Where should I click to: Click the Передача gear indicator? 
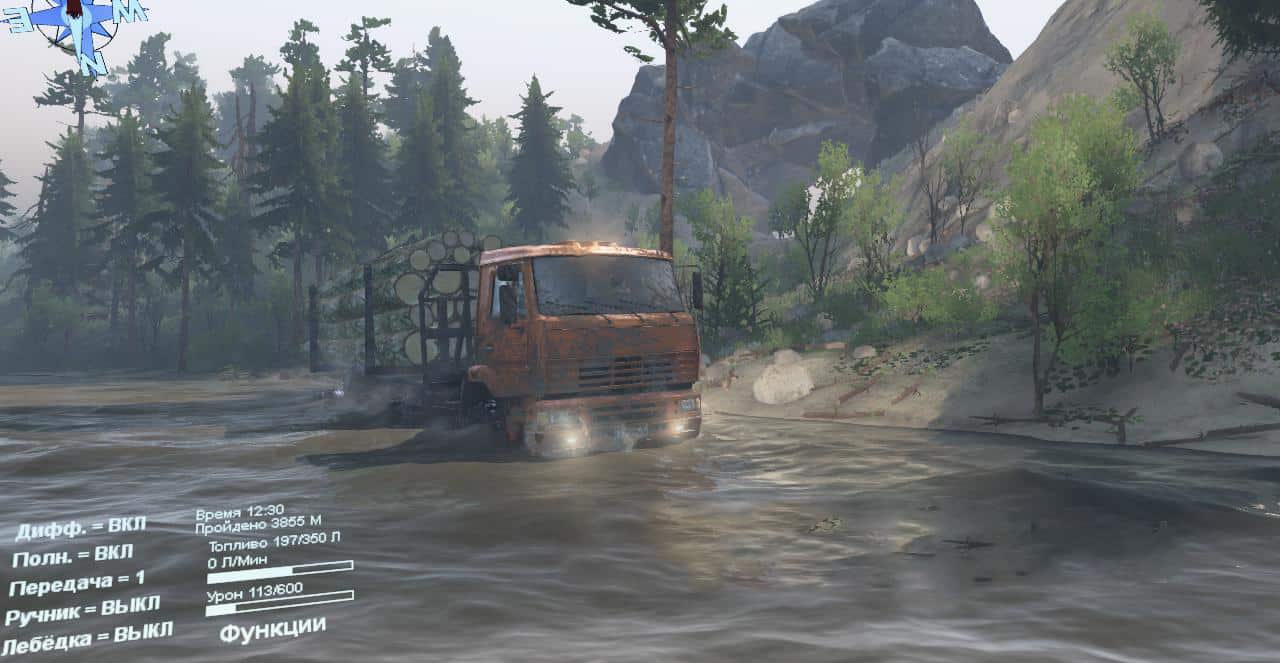coord(77,582)
